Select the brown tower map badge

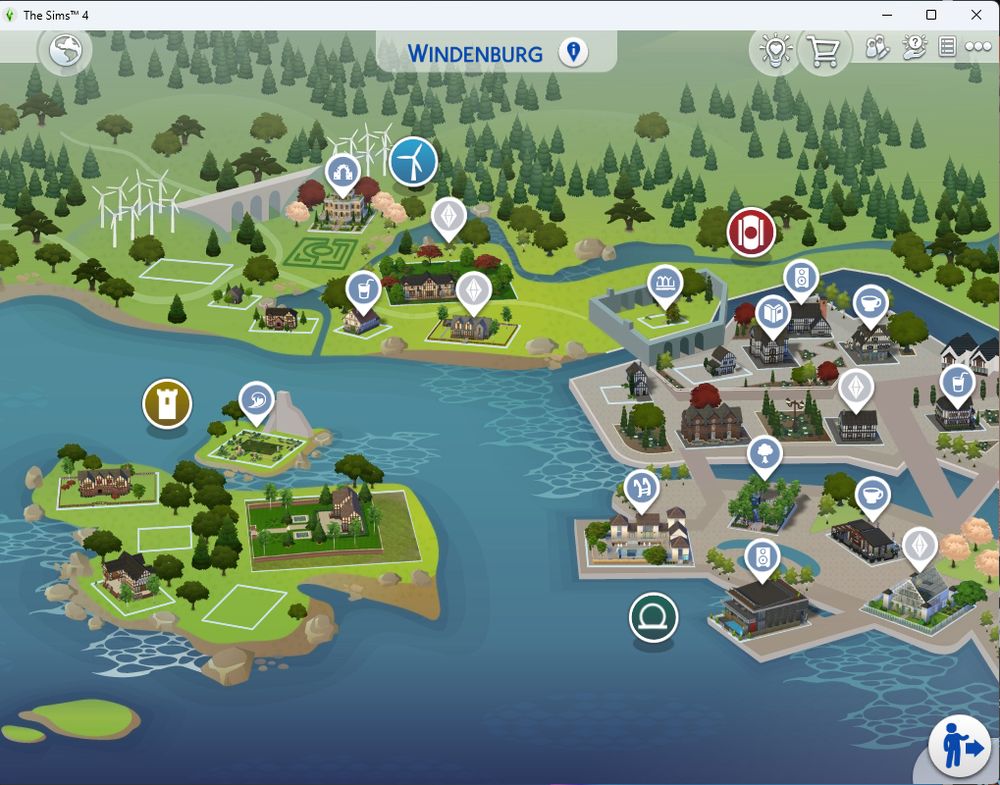click(x=167, y=403)
